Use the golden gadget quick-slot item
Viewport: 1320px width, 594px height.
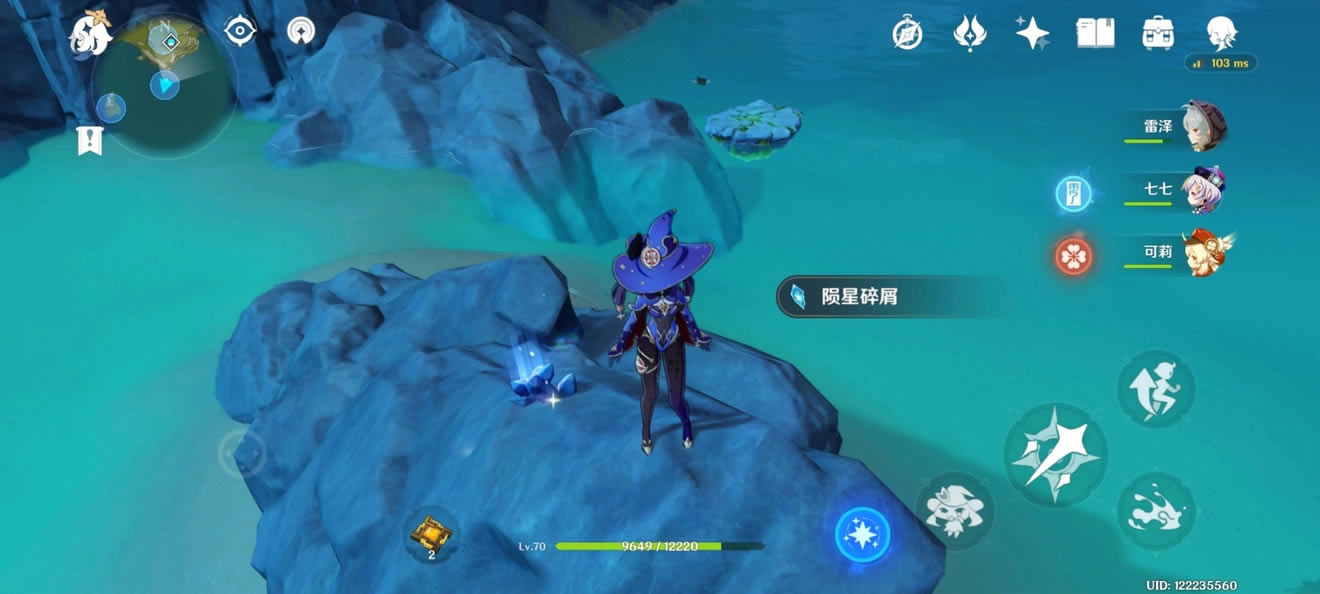pyautogui.click(x=431, y=533)
